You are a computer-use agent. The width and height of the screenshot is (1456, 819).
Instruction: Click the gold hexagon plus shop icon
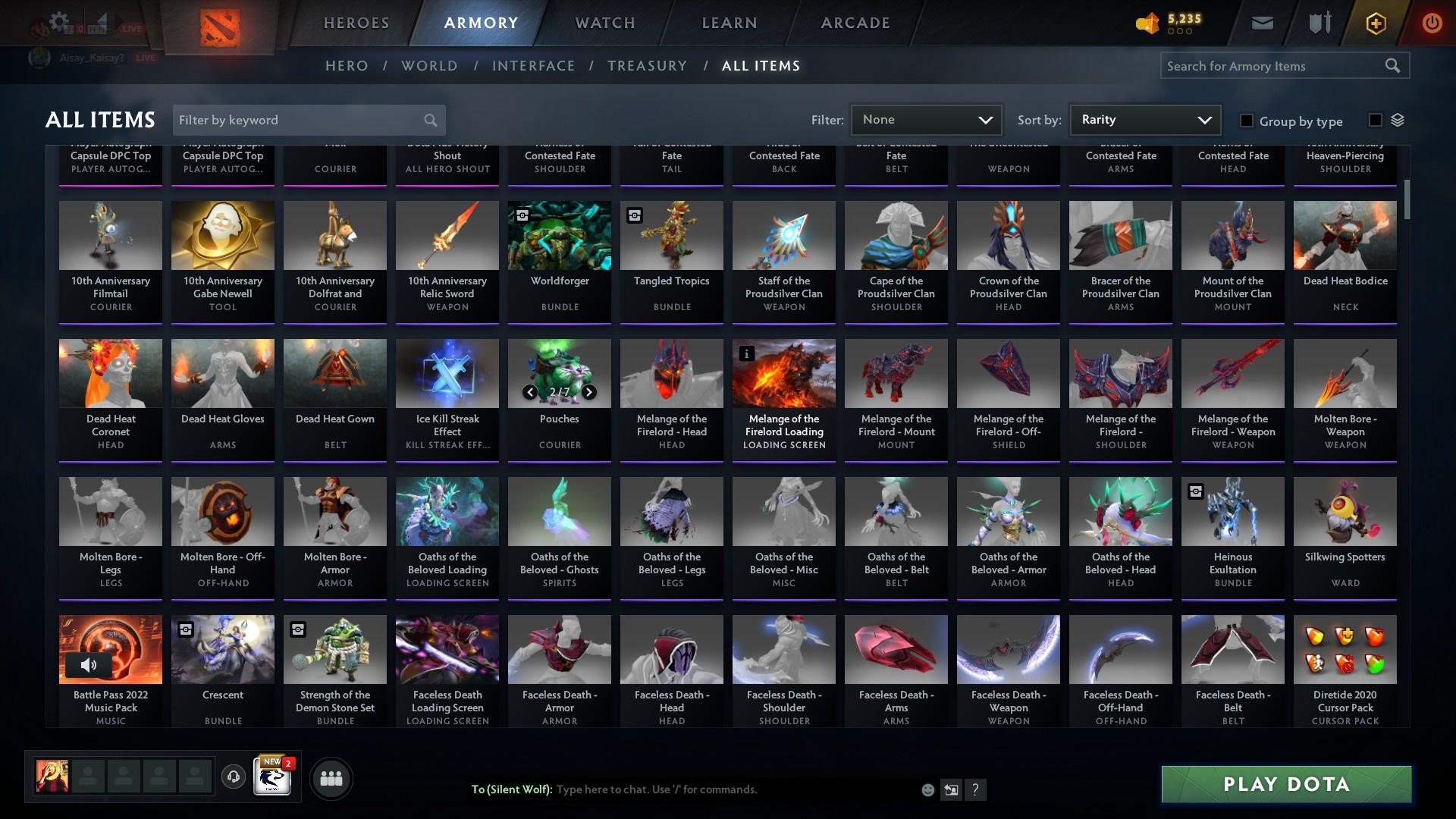click(x=1375, y=23)
